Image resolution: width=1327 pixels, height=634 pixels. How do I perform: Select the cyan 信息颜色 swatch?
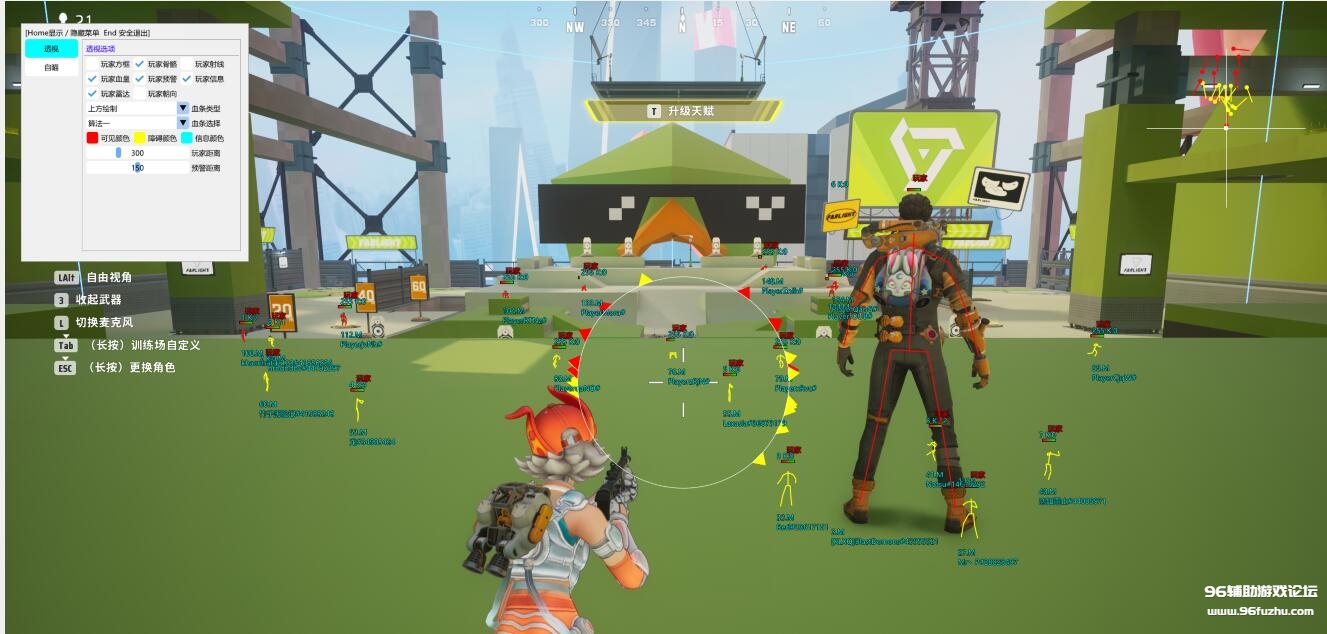tap(186, 138)
